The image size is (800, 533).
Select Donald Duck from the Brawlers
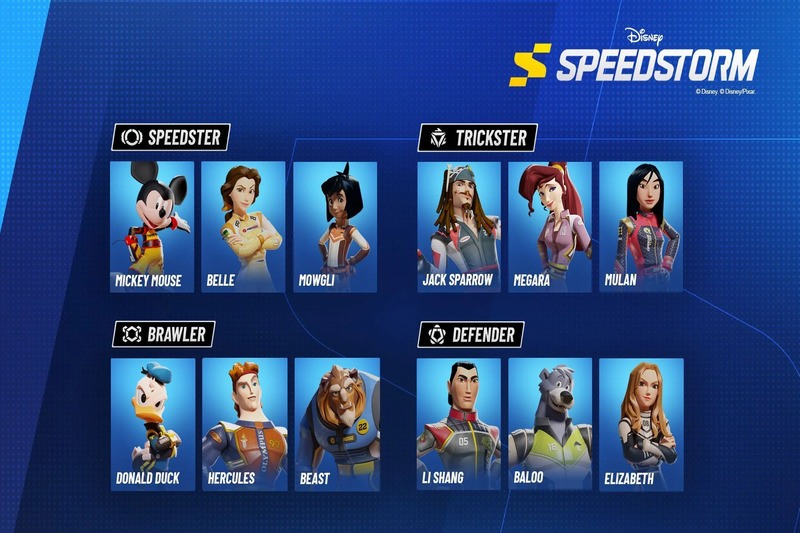coord(152,424)
